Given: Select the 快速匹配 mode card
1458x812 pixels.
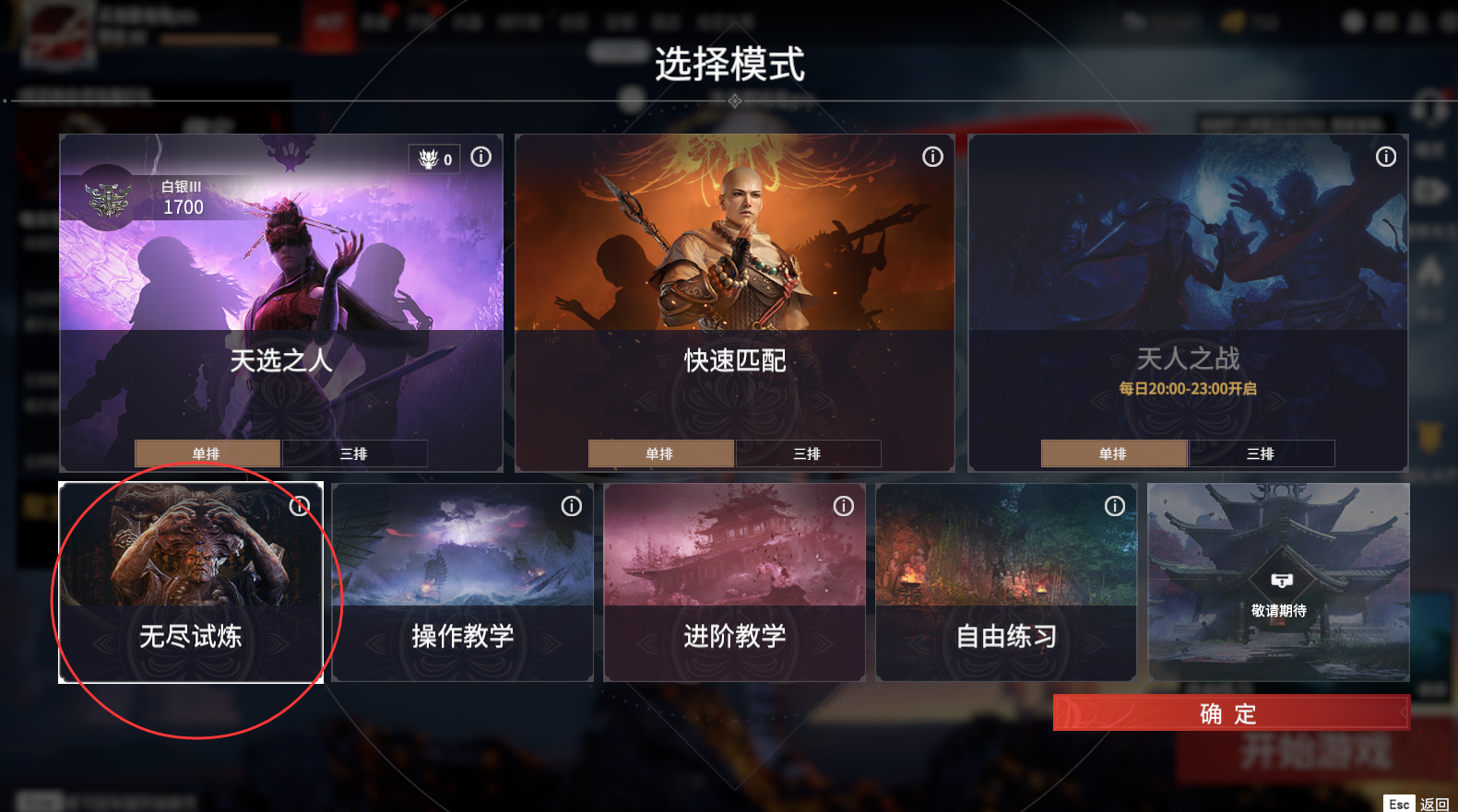Looking at the screenshot, I should tap(734, 304).
